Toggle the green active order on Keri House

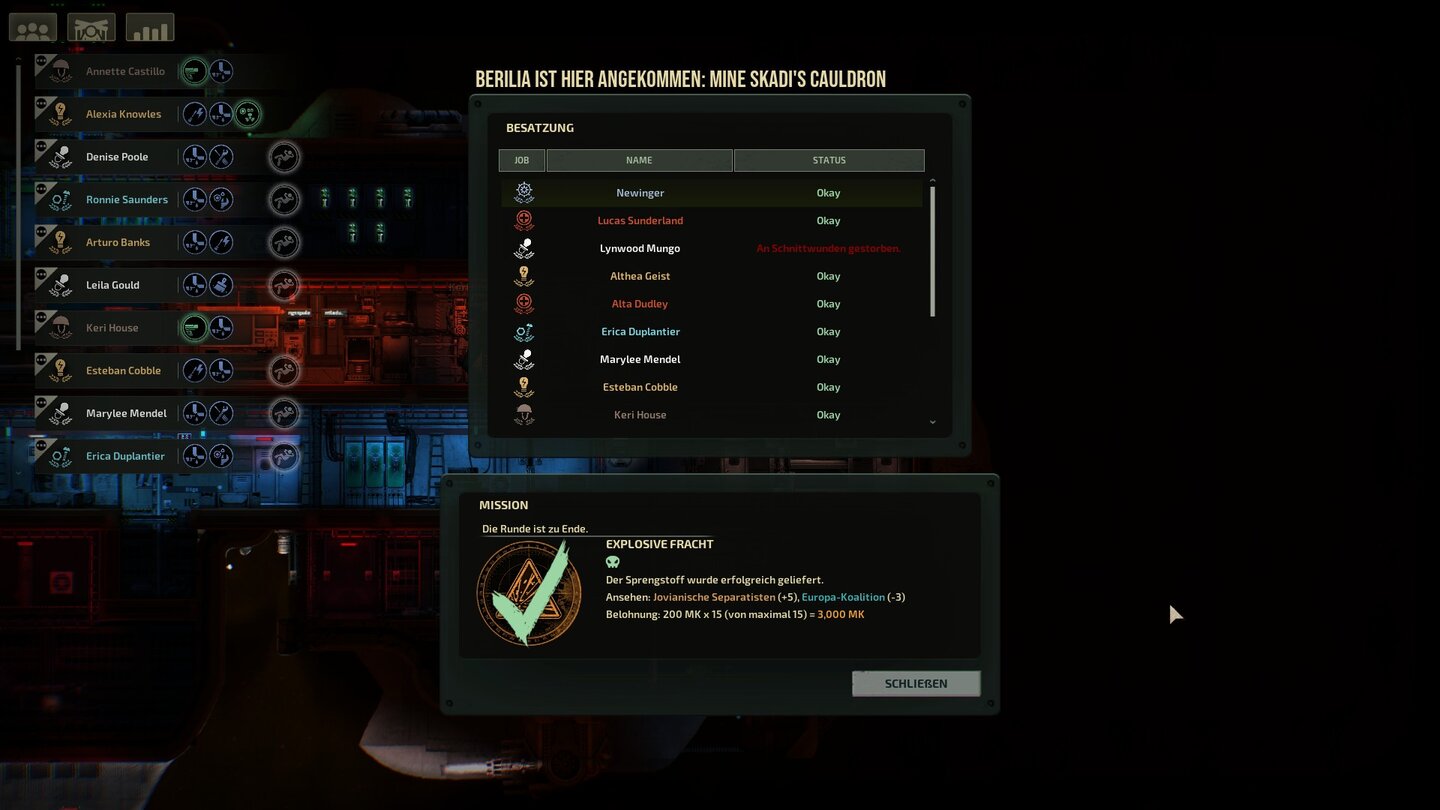196,327
